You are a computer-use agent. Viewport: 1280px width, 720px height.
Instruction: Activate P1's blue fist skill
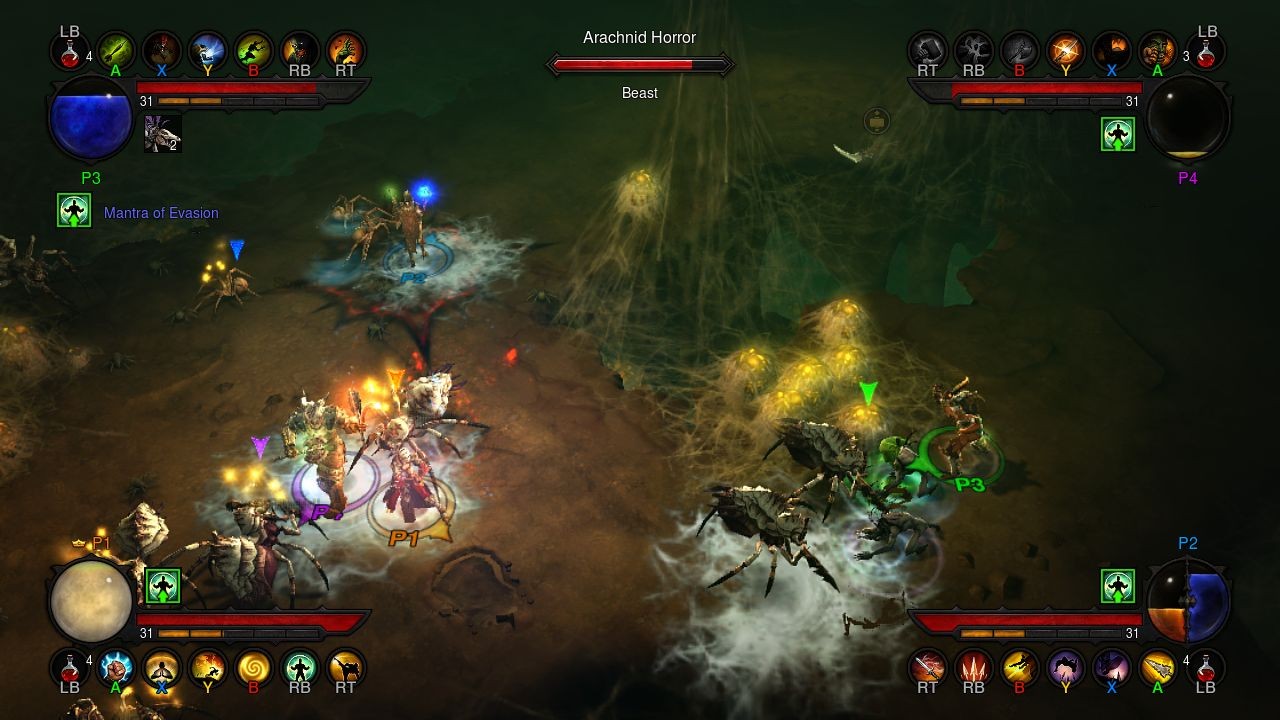[x=116, y=667]
